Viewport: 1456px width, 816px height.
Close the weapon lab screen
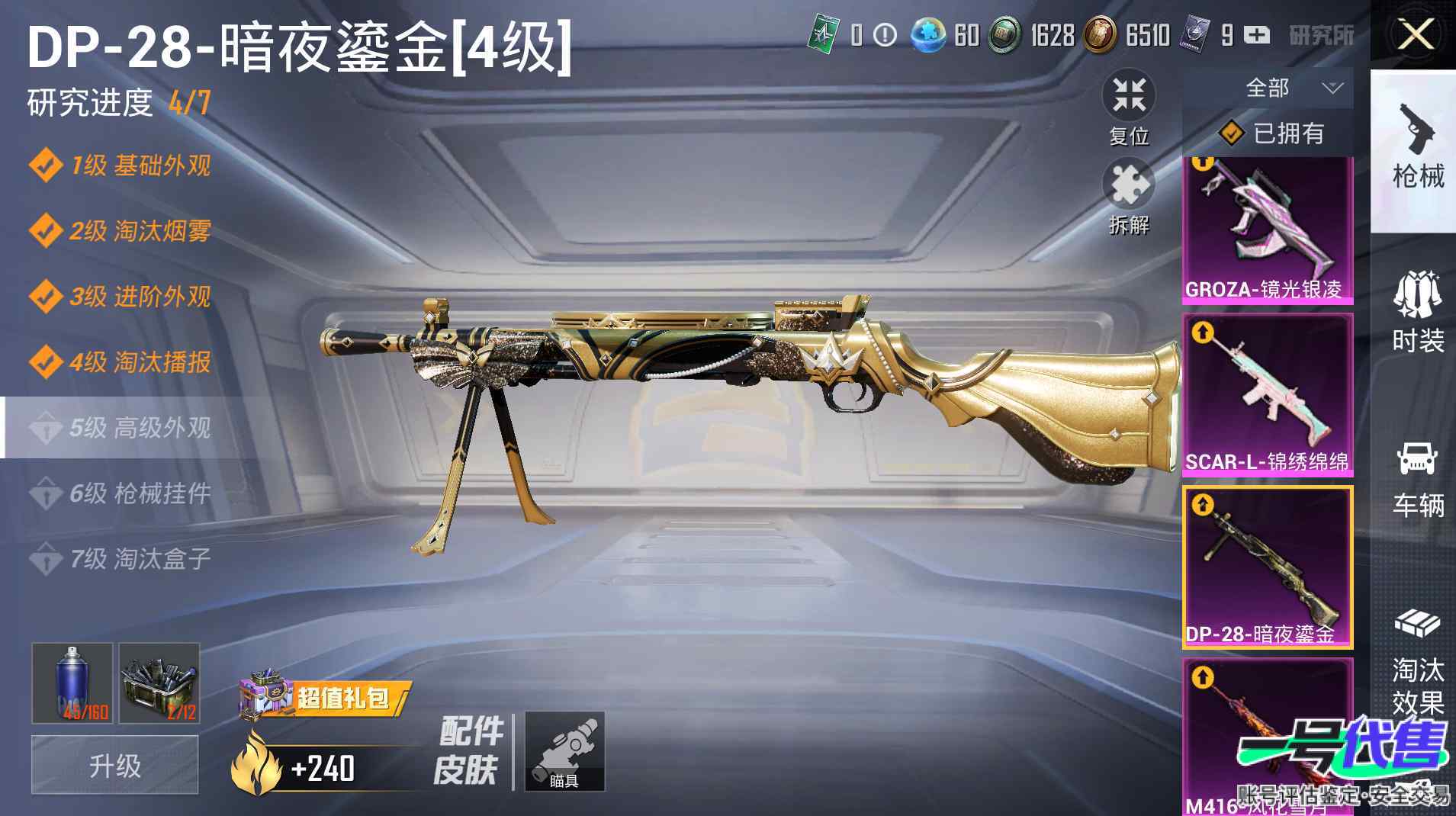tap(1415, 34)
